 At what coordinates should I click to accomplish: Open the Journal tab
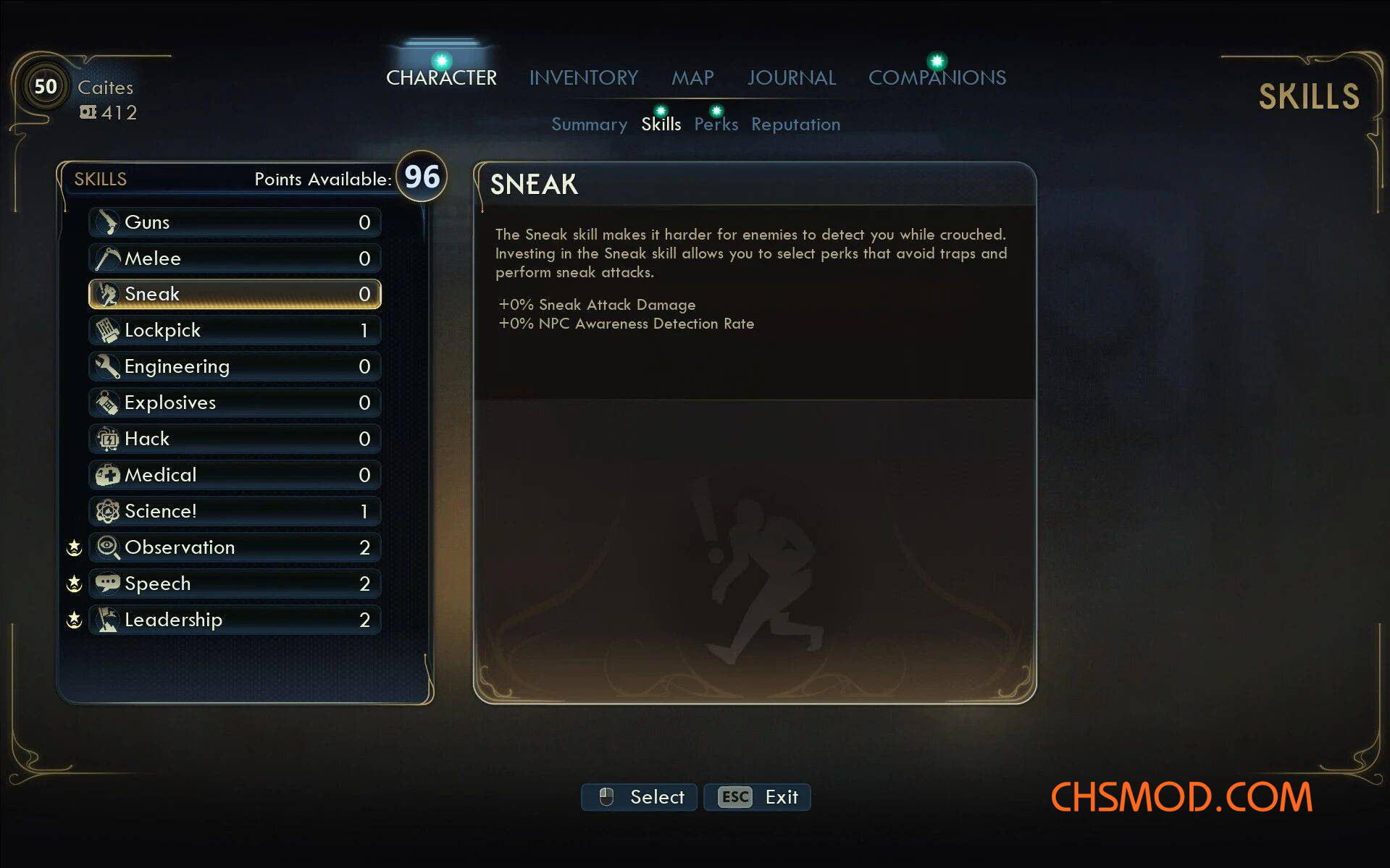(791, 77)
